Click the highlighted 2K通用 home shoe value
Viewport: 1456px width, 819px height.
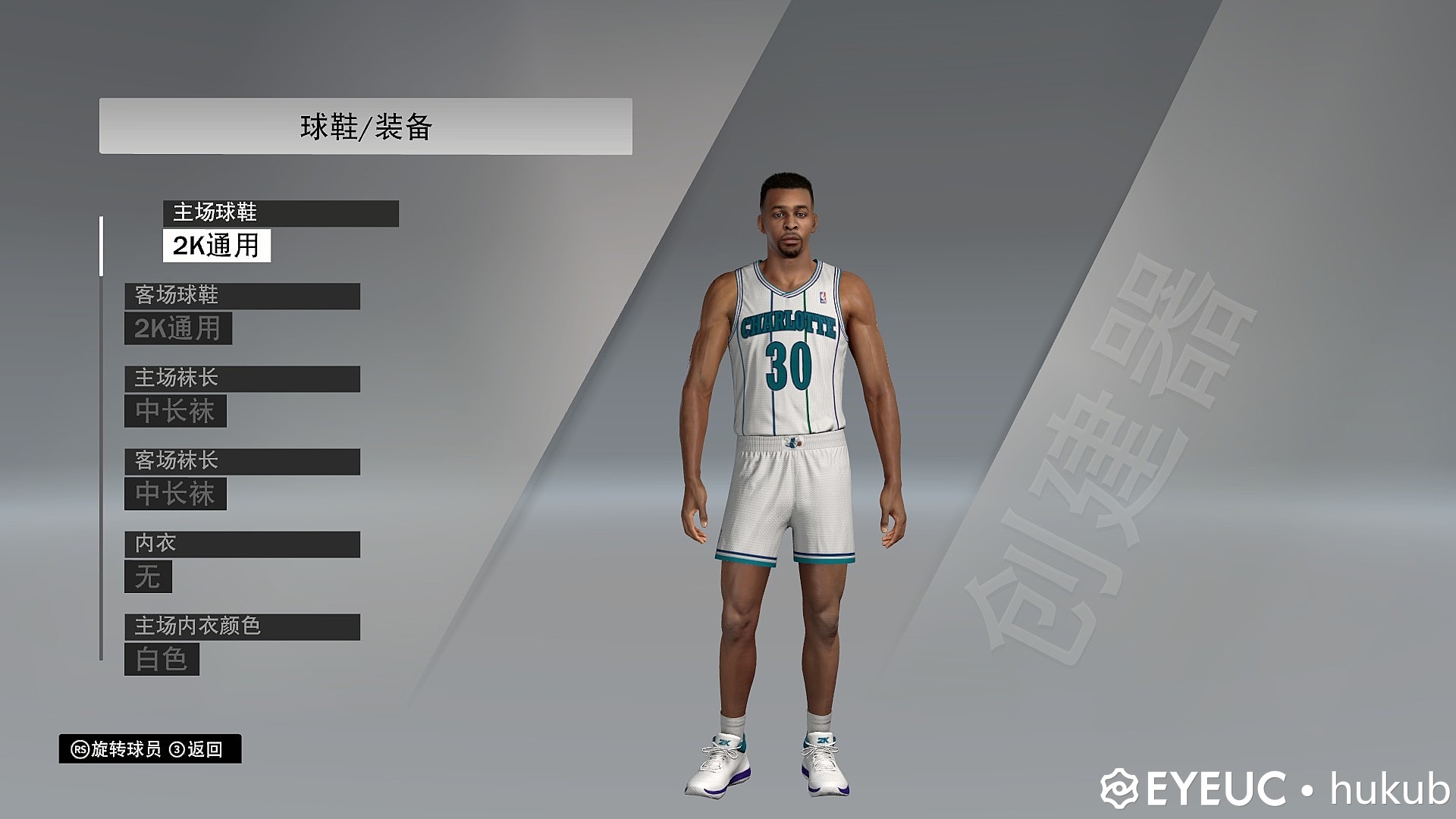[216, 246]
